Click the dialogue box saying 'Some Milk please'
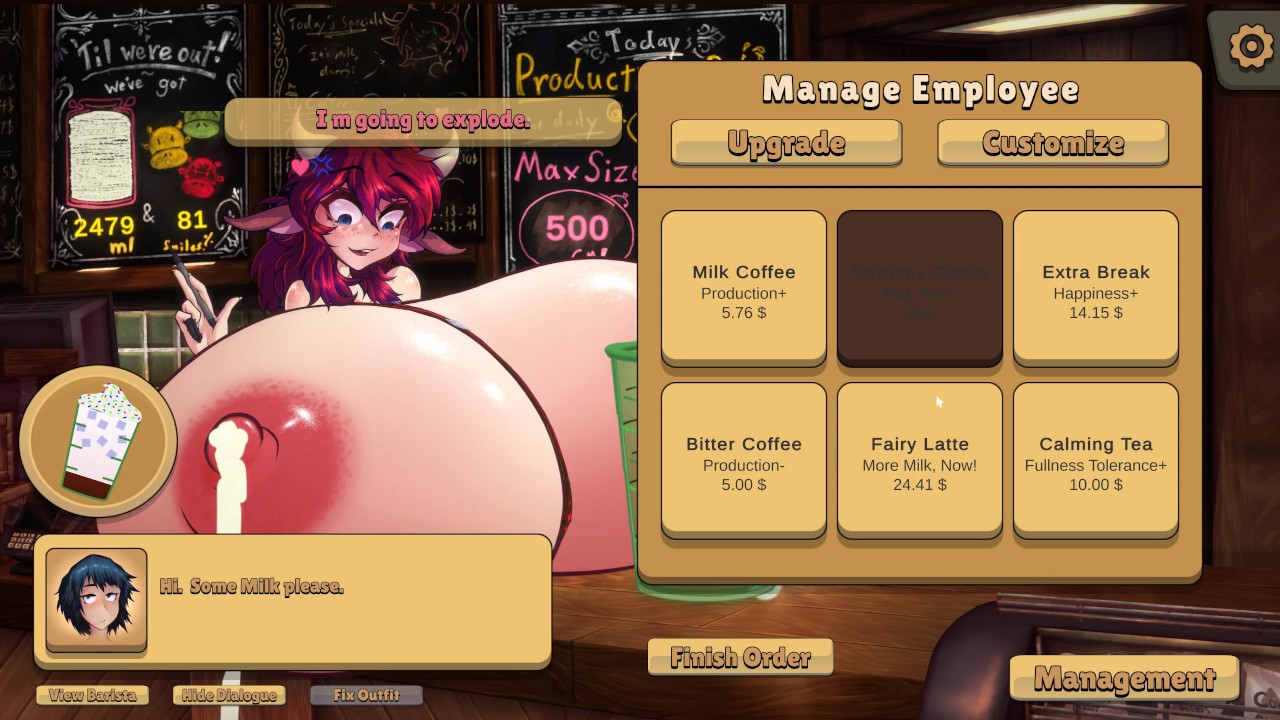The height and width of the screenshot is (720, 1280). [290, 600]
